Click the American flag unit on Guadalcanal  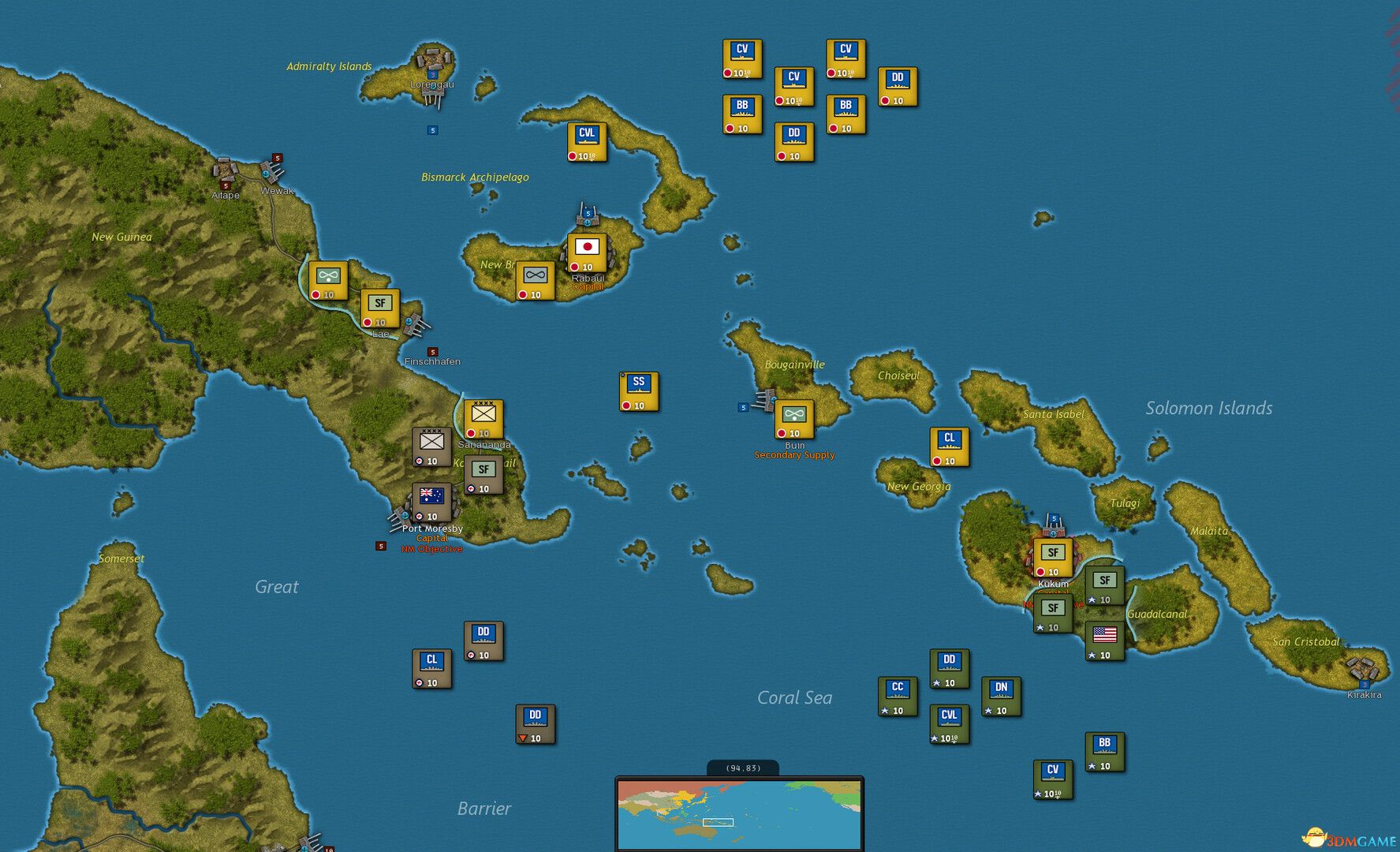1104,641
